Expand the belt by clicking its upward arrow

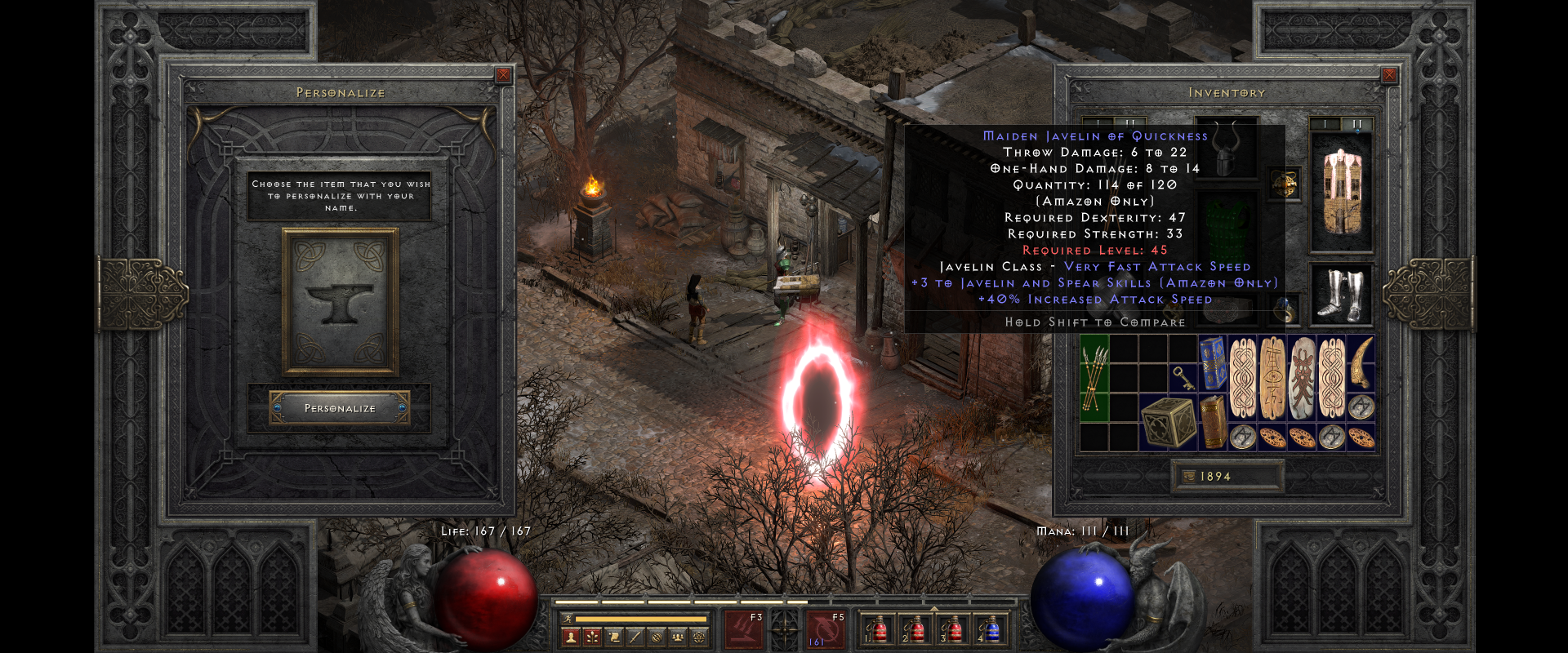pos(934,607)
